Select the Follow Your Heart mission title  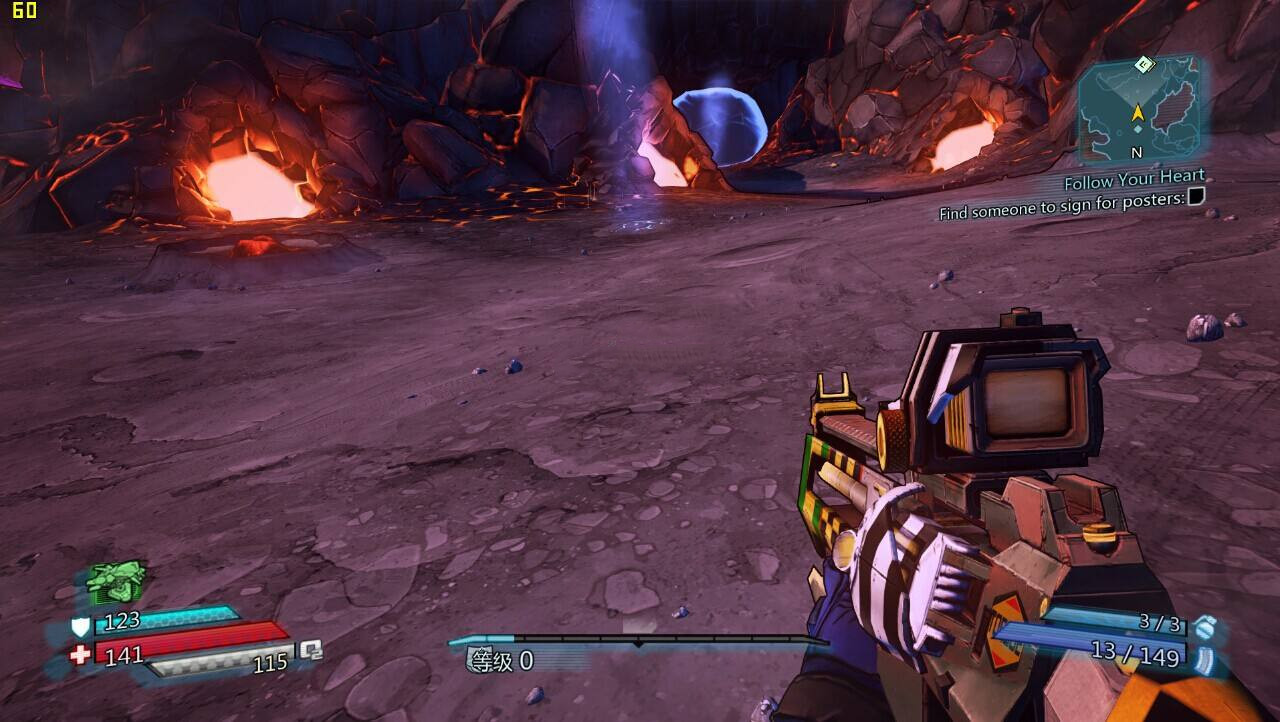(1134, 181)
